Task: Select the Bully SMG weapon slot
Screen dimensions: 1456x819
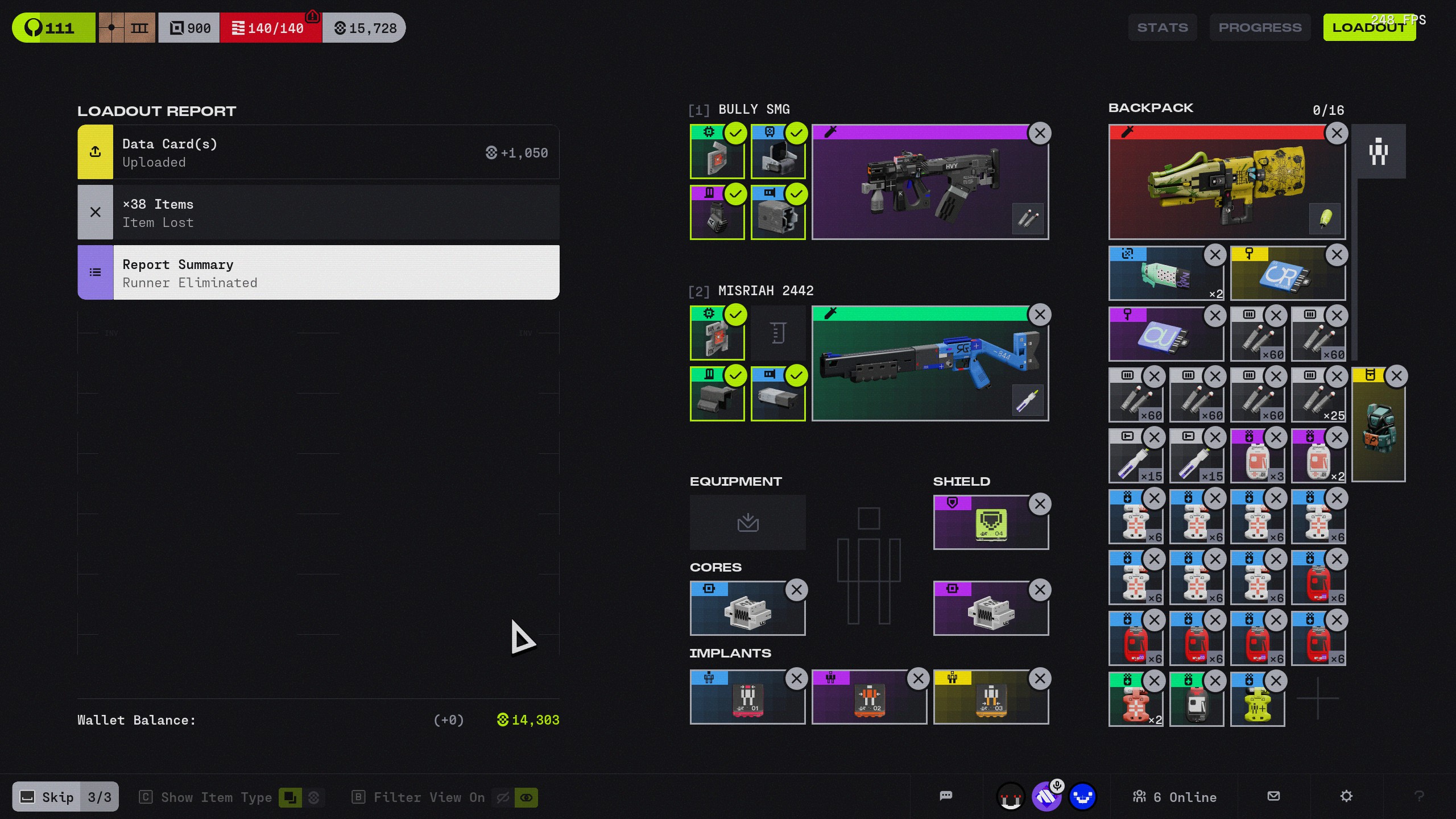Action: pyautogui.click(x=929, y=182)
